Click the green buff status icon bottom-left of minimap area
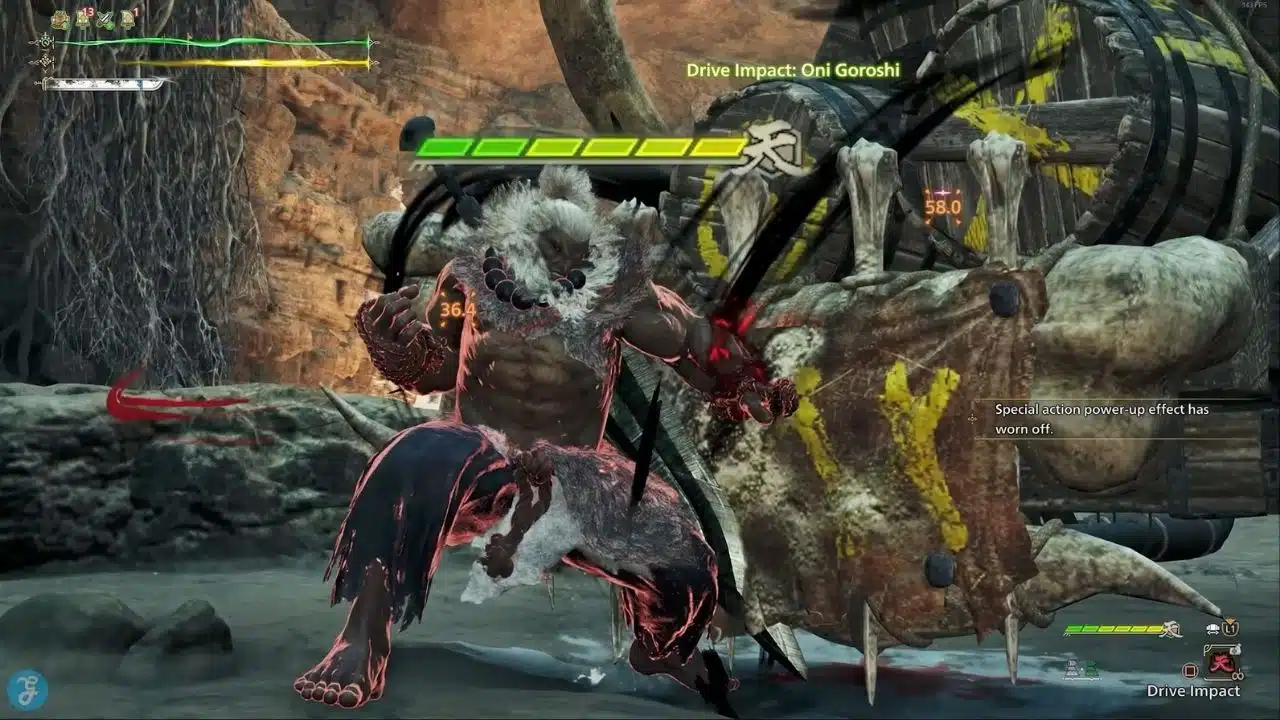This screenshot has width=1280, height=720. click(x=1092, y=668)
